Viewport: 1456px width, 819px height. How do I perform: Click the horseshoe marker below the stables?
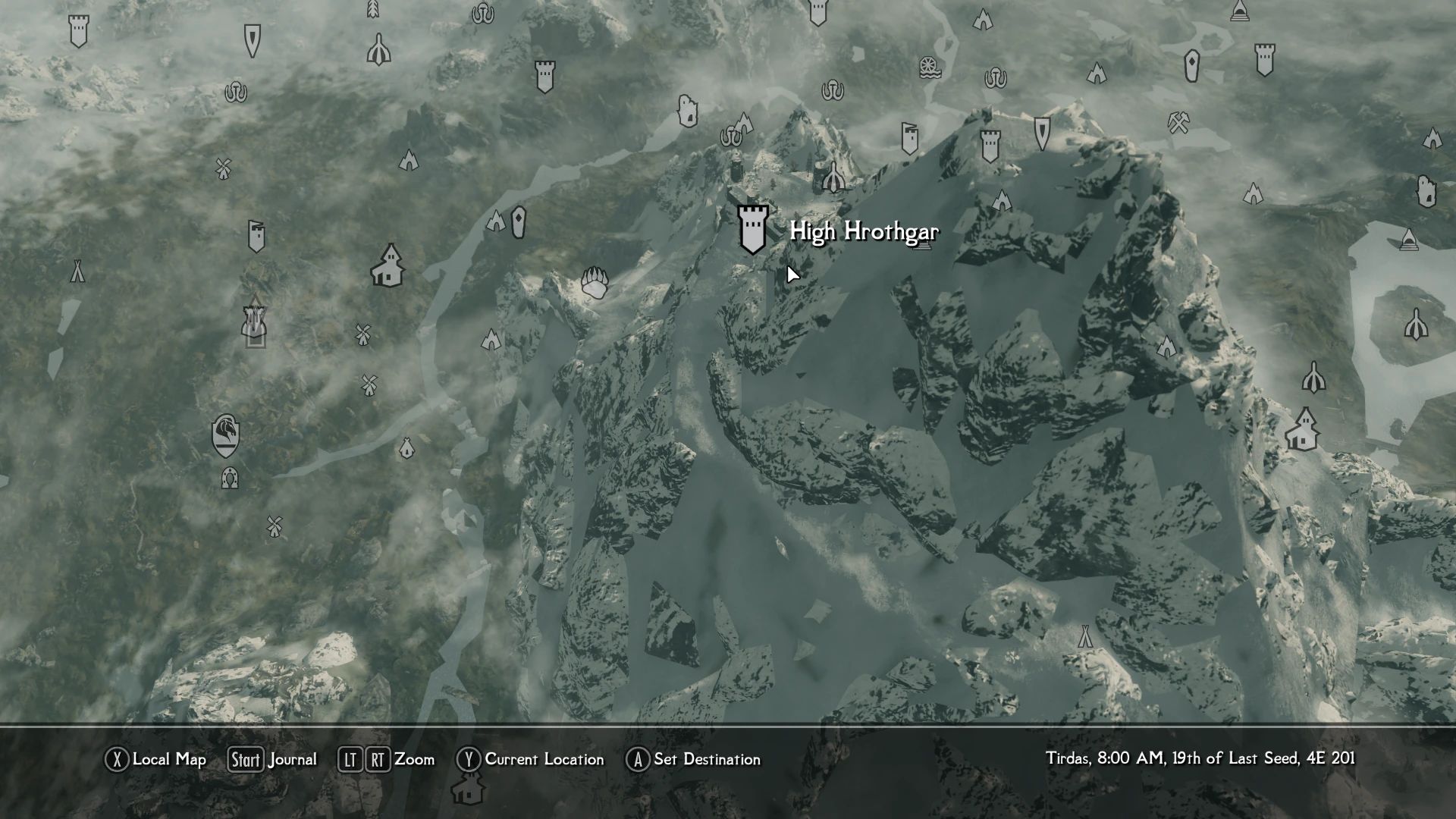[229, 479]
